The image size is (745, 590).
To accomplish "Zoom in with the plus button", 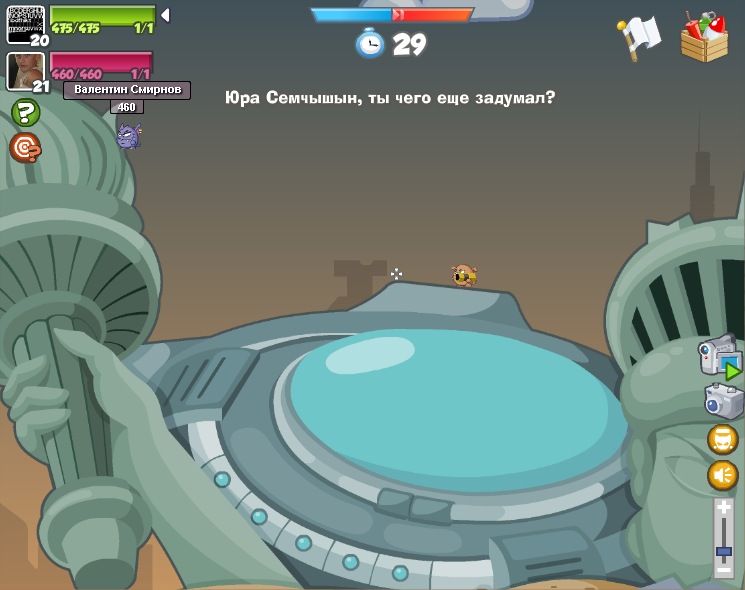I will click(723, 508).
